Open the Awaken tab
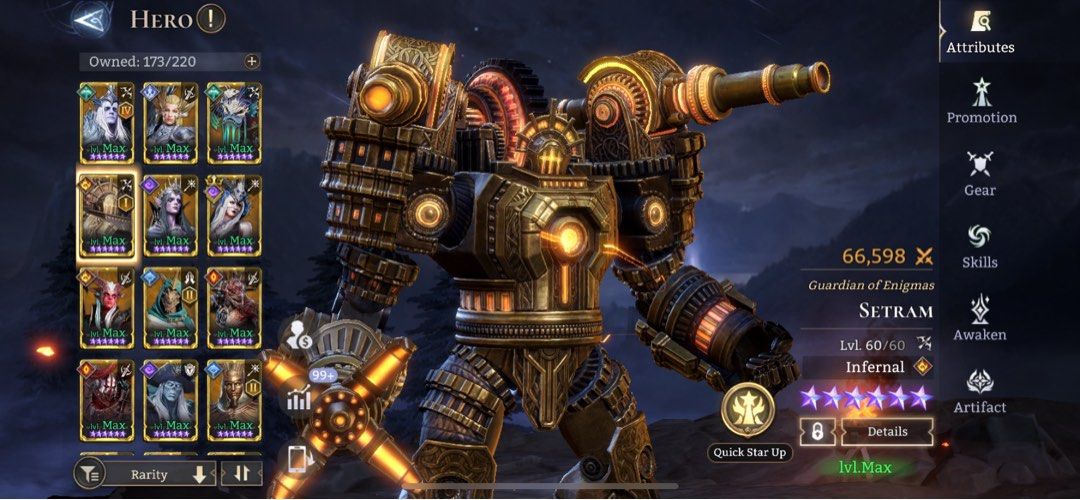1080x500 pixels. click(980, 318)
